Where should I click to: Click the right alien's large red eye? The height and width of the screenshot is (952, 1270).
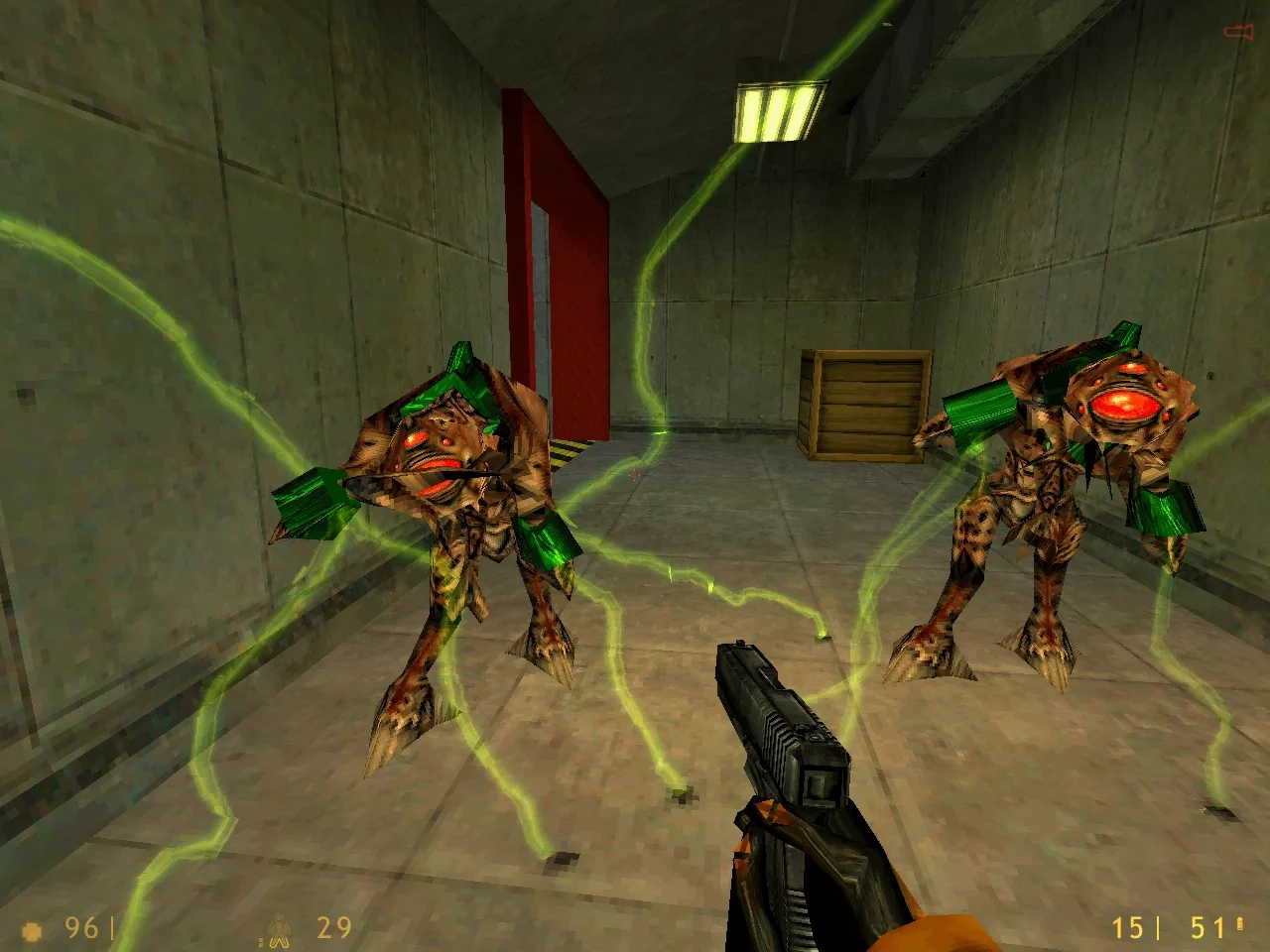1126,407
